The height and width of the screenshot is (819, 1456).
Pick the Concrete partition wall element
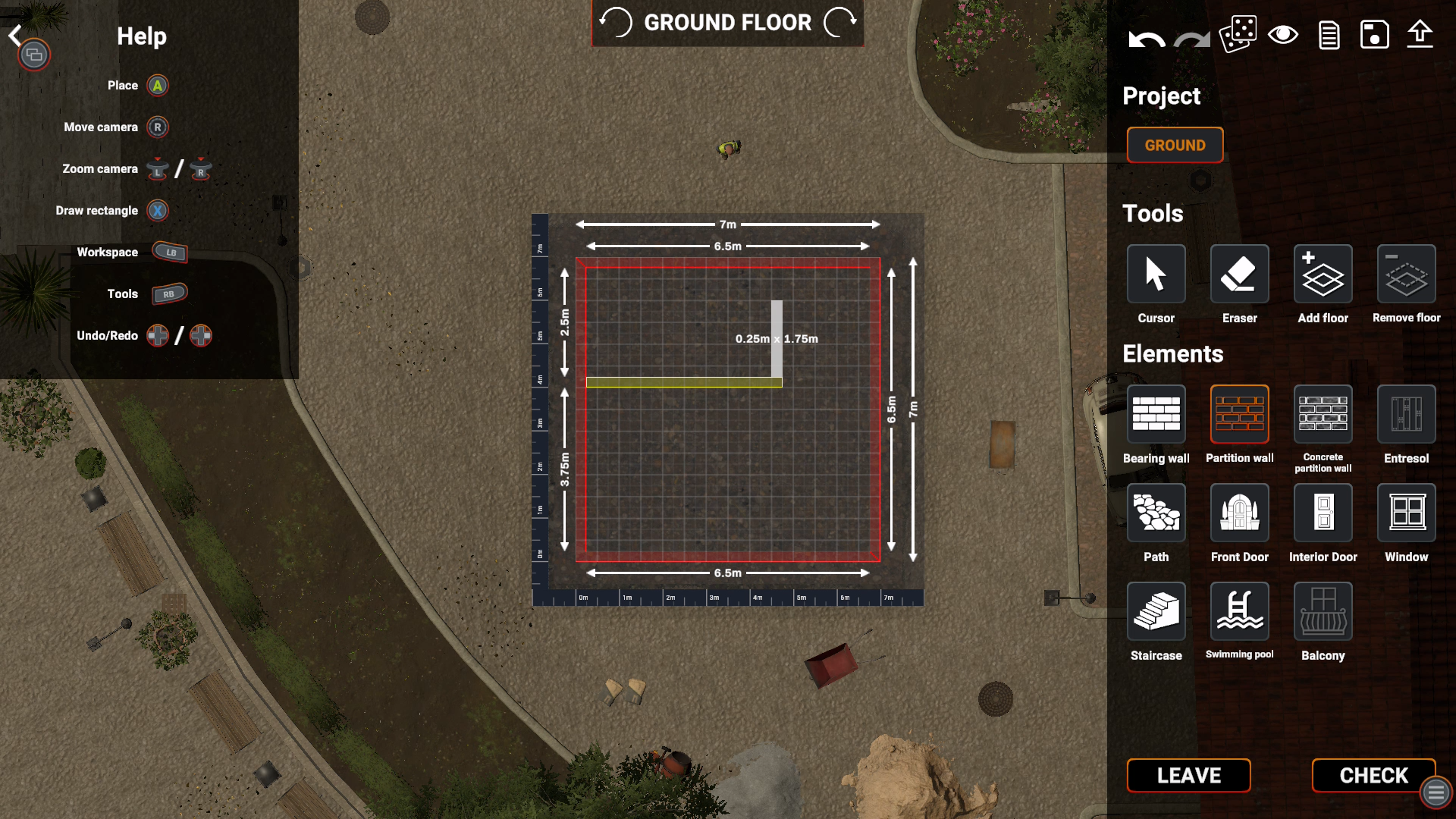coord(1323,414)
